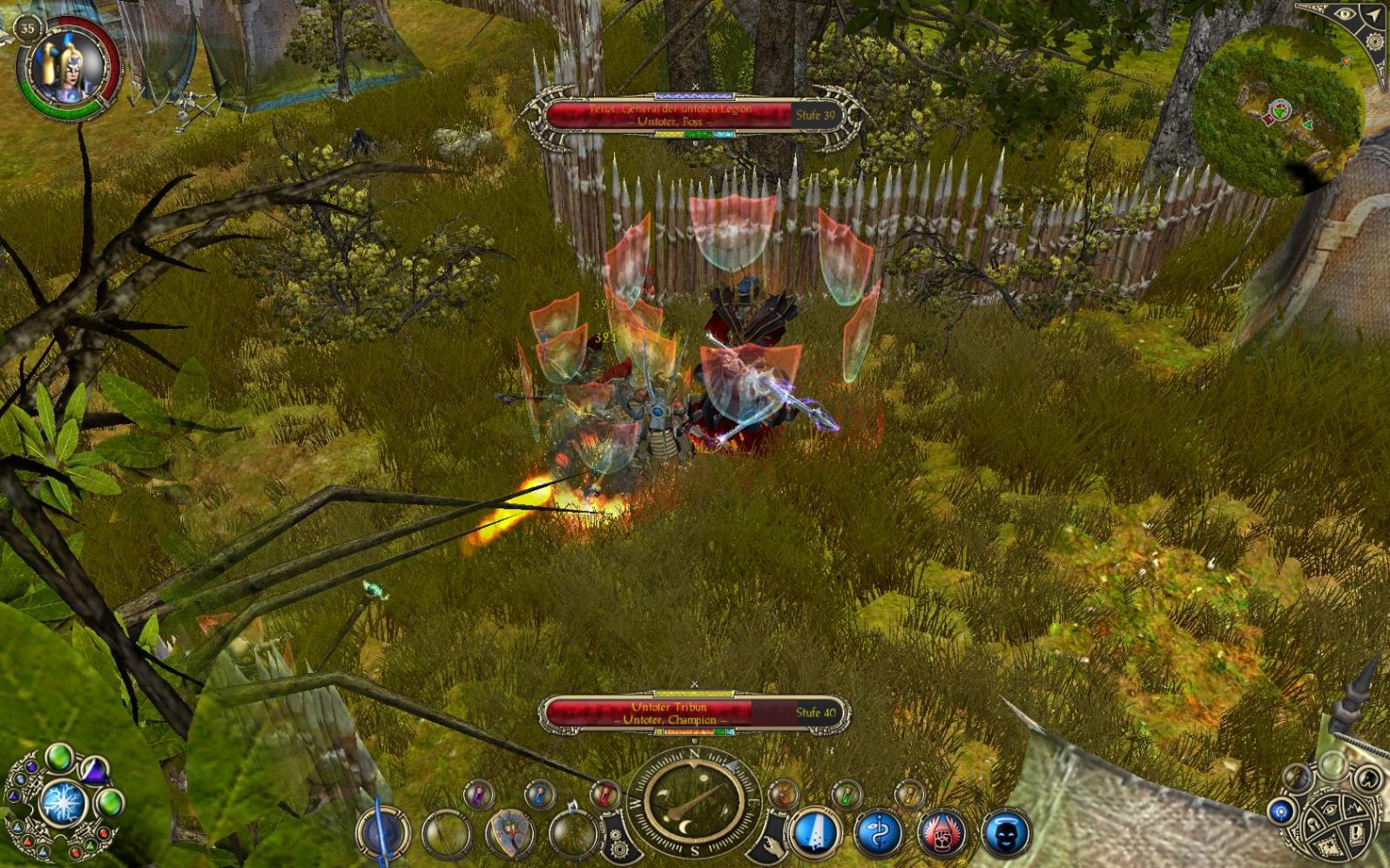Viewport: 1390px width, 868px height.
Task: Activate the haloed dark face combat art
Action: coord(1006,833)
